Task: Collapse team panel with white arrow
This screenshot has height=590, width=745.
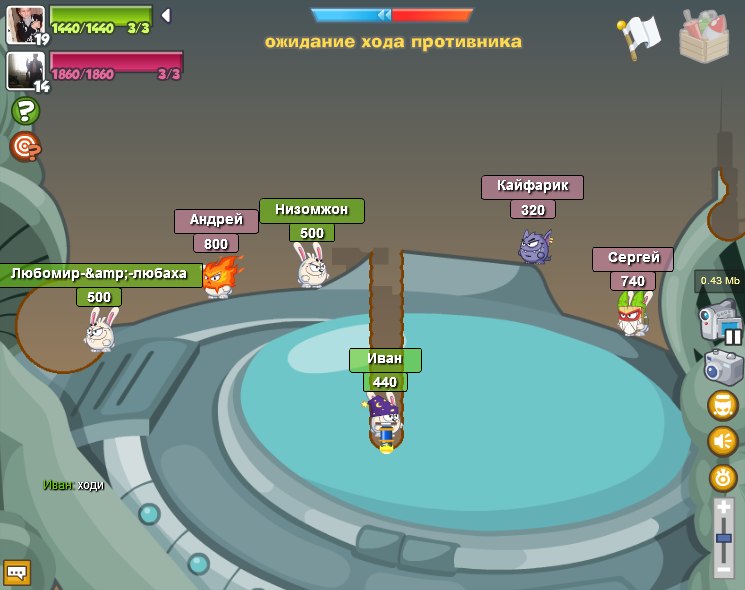Action: (x=166, y=15)
